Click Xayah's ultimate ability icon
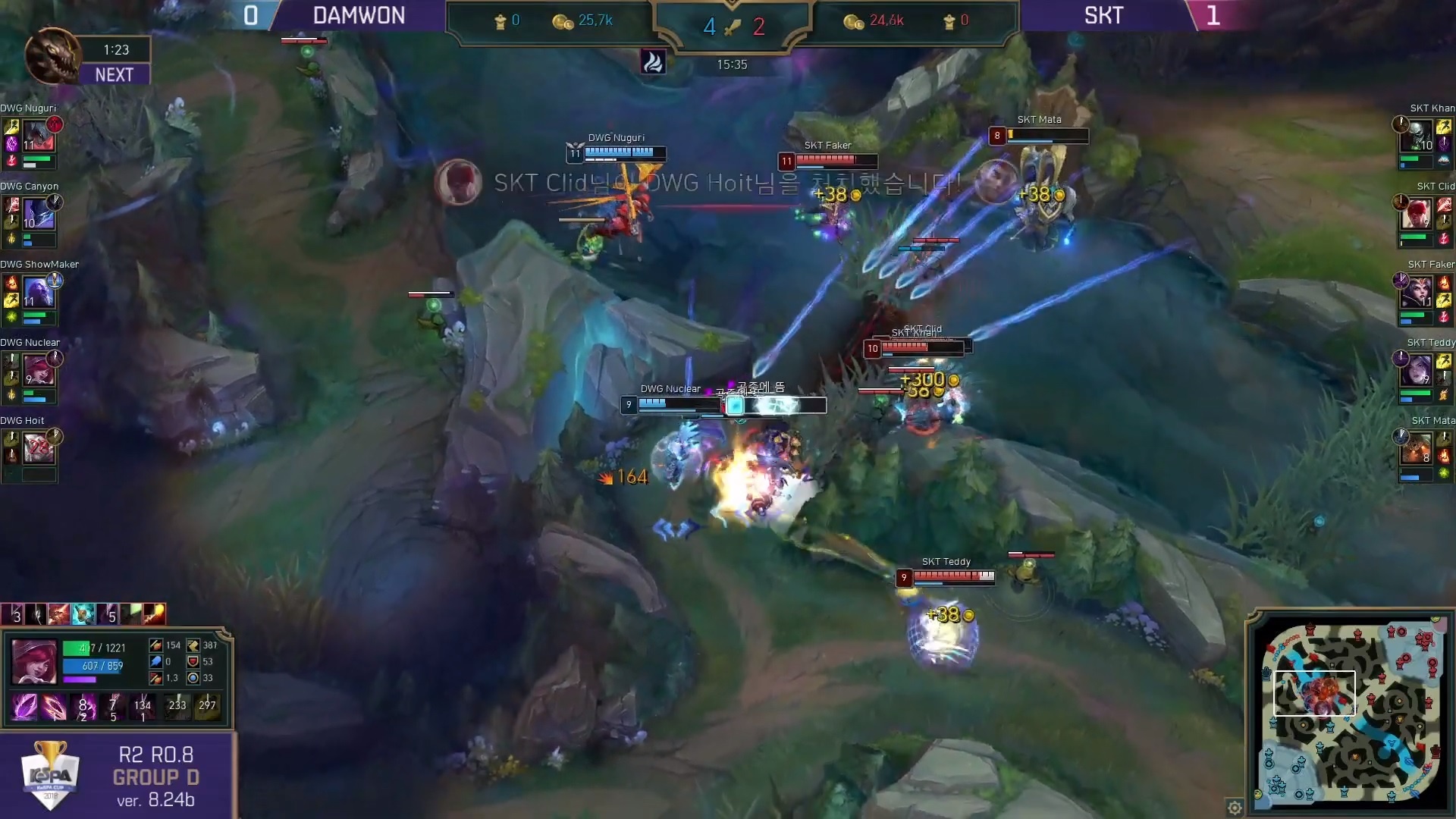This screenshot has width=1456, height=819. pos(111,707)
